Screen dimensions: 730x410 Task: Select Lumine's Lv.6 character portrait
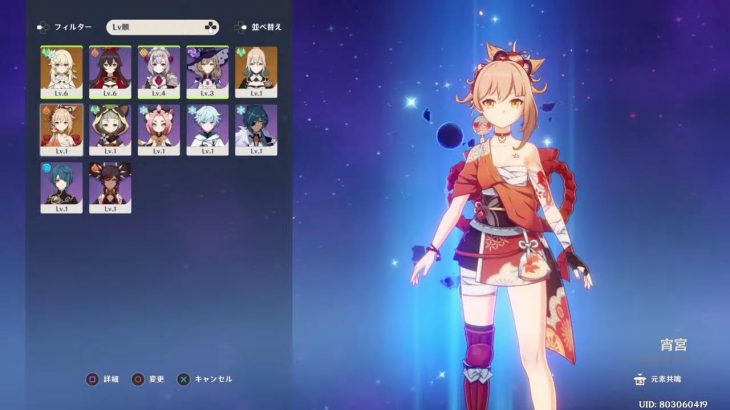pyautogui.click(x=61, y=71)
